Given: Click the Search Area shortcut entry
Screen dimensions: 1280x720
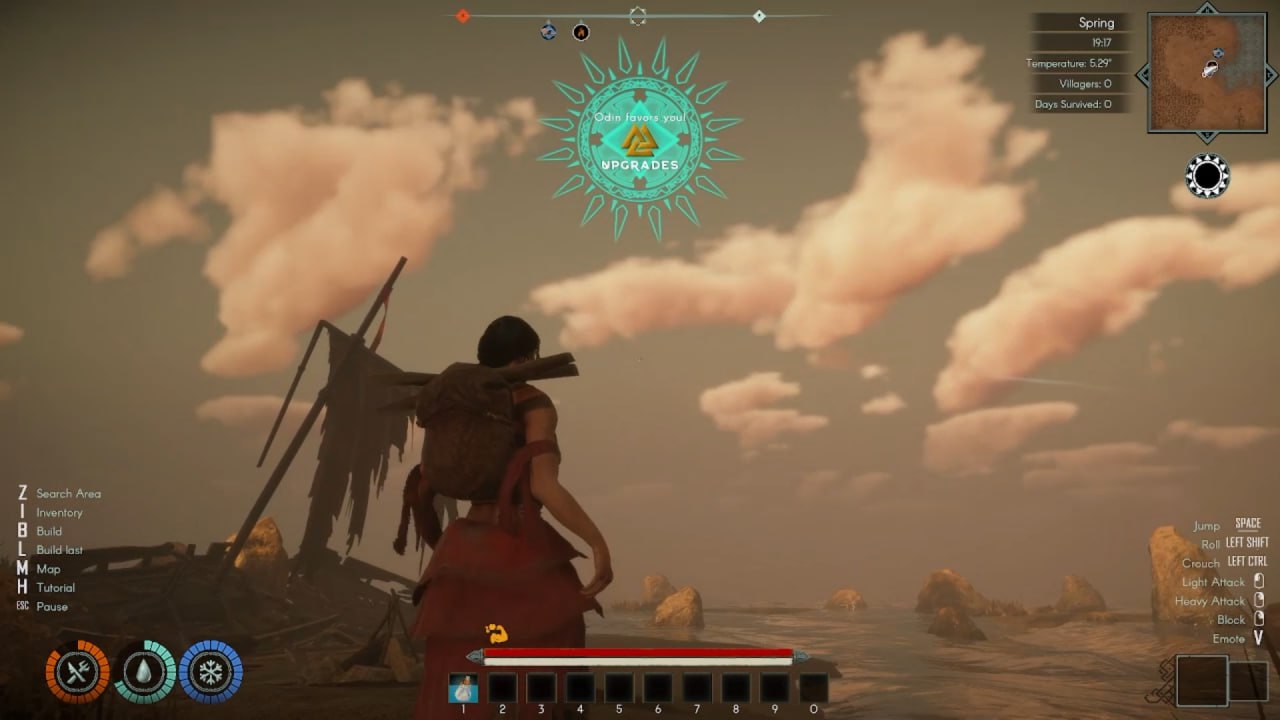Looking at the screenshot, I should pos(68,493).
